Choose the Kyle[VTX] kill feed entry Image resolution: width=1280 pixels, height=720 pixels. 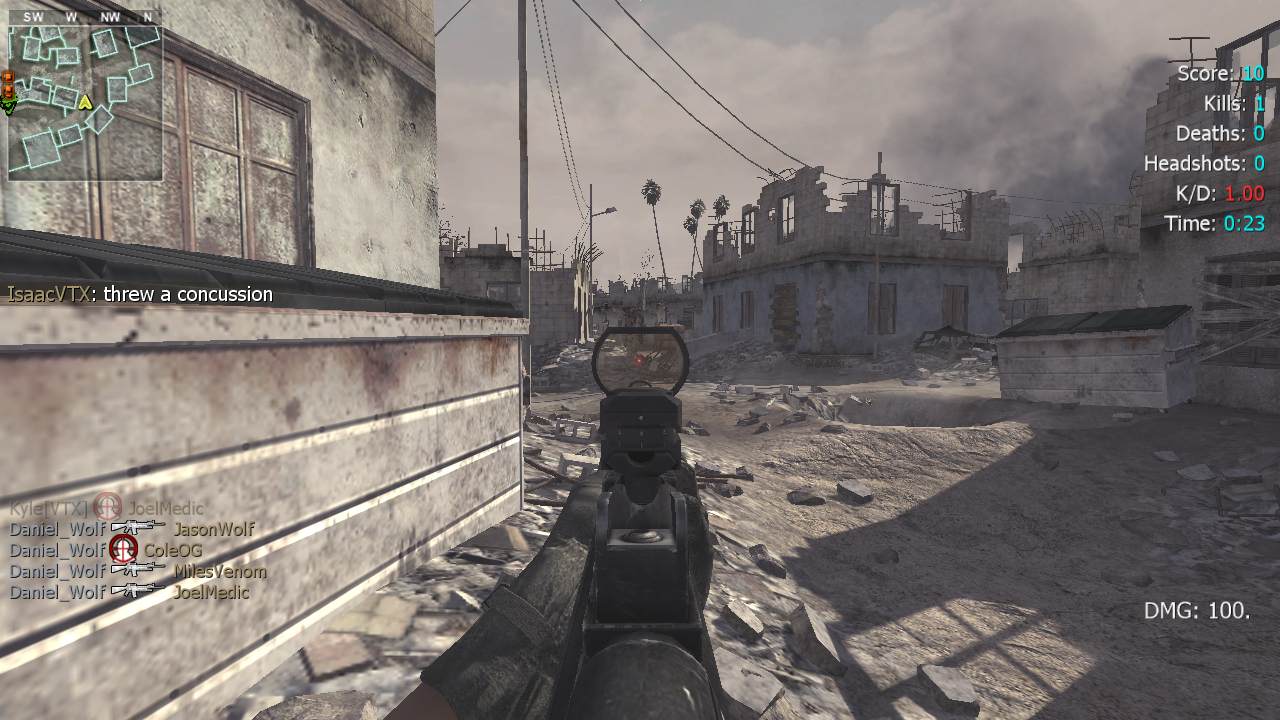pyautogui.click(x=107, y=508)
